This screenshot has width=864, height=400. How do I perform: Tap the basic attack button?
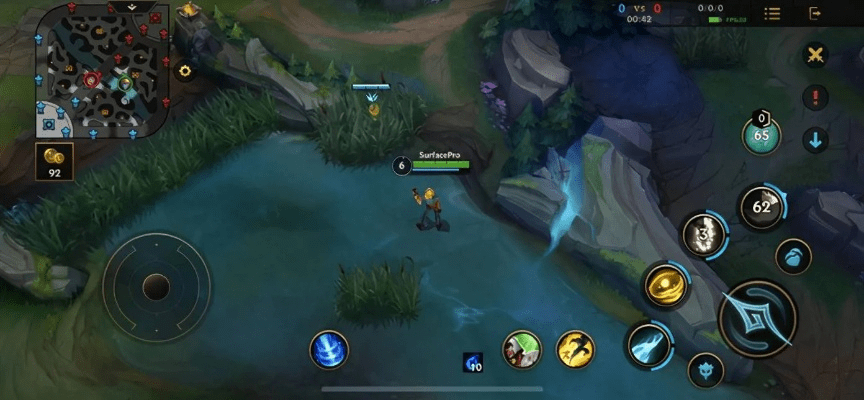[x=757, y=318]
